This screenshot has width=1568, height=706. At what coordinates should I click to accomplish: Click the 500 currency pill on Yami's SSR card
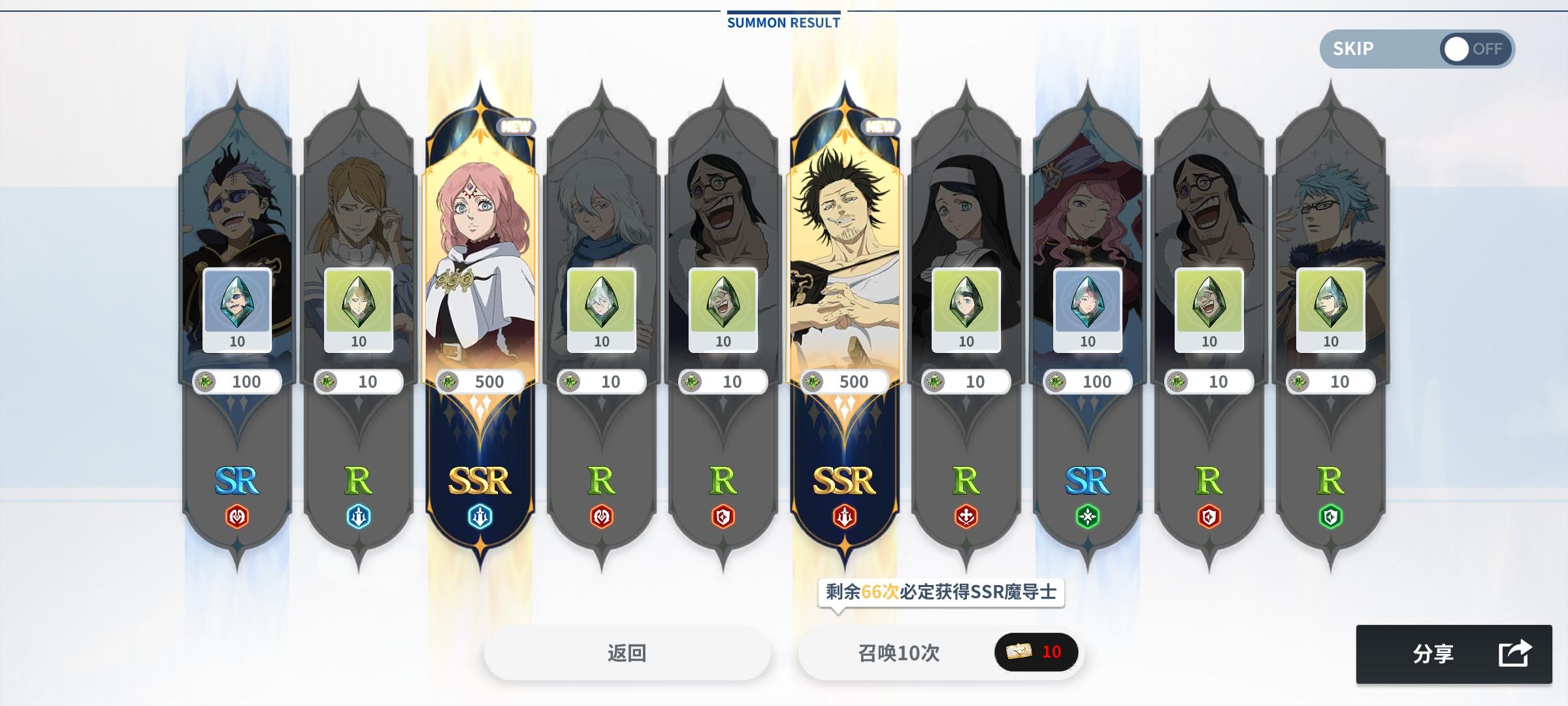pyautogui.click(x=845, y=382)
